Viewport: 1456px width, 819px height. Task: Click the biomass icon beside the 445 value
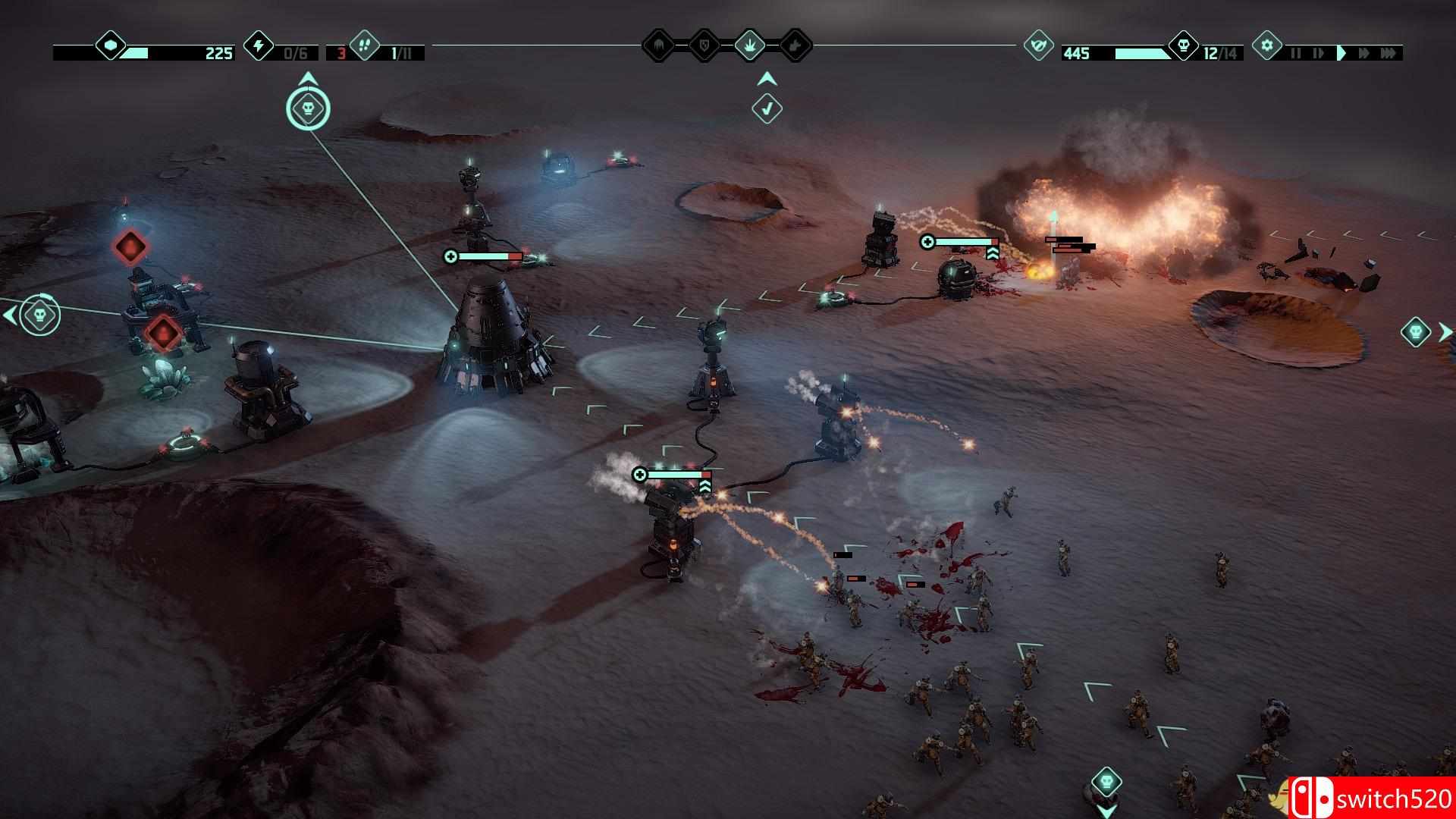tap(1039, 45)
